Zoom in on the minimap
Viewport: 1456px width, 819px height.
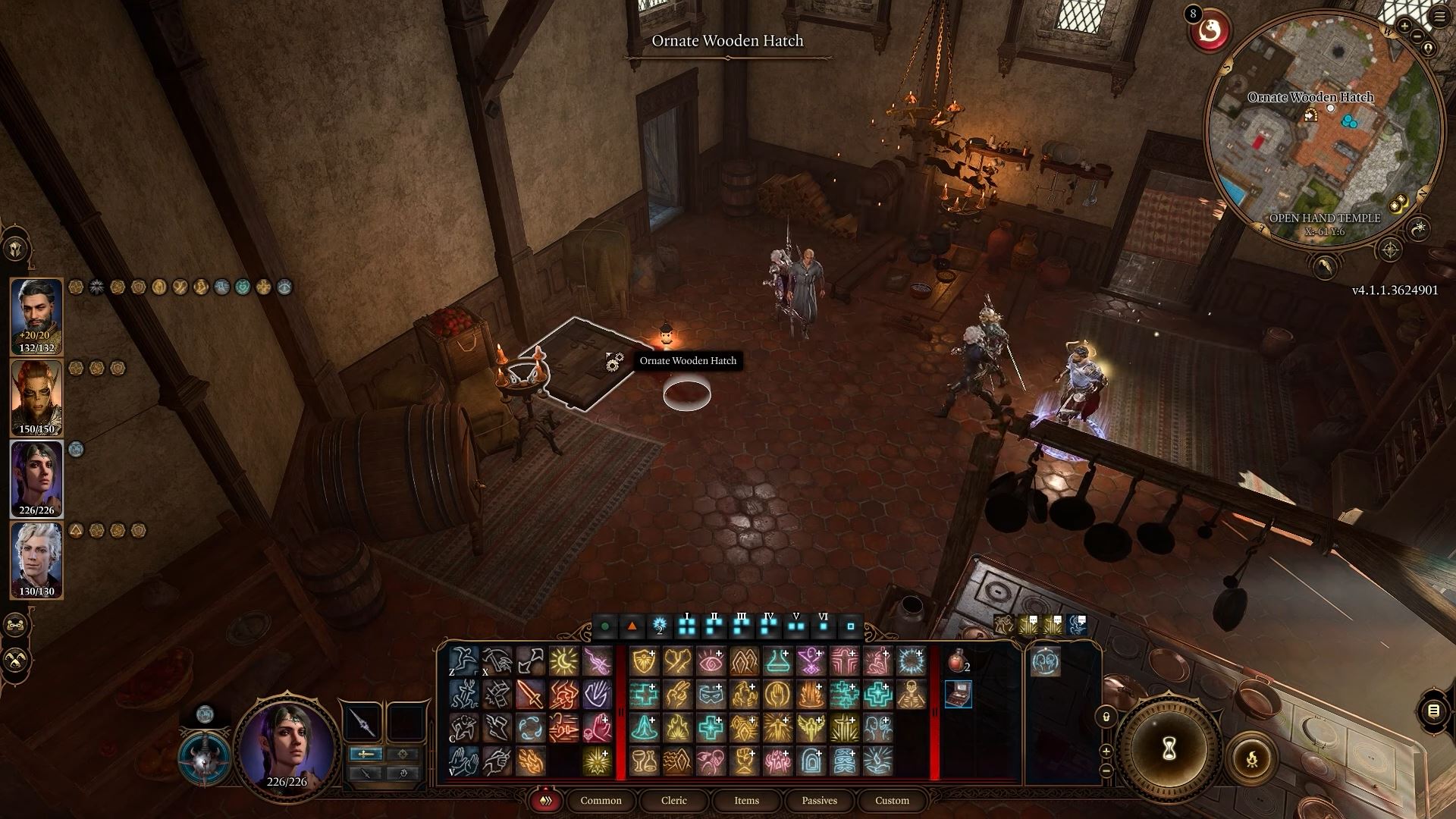tap(1404, 27)
